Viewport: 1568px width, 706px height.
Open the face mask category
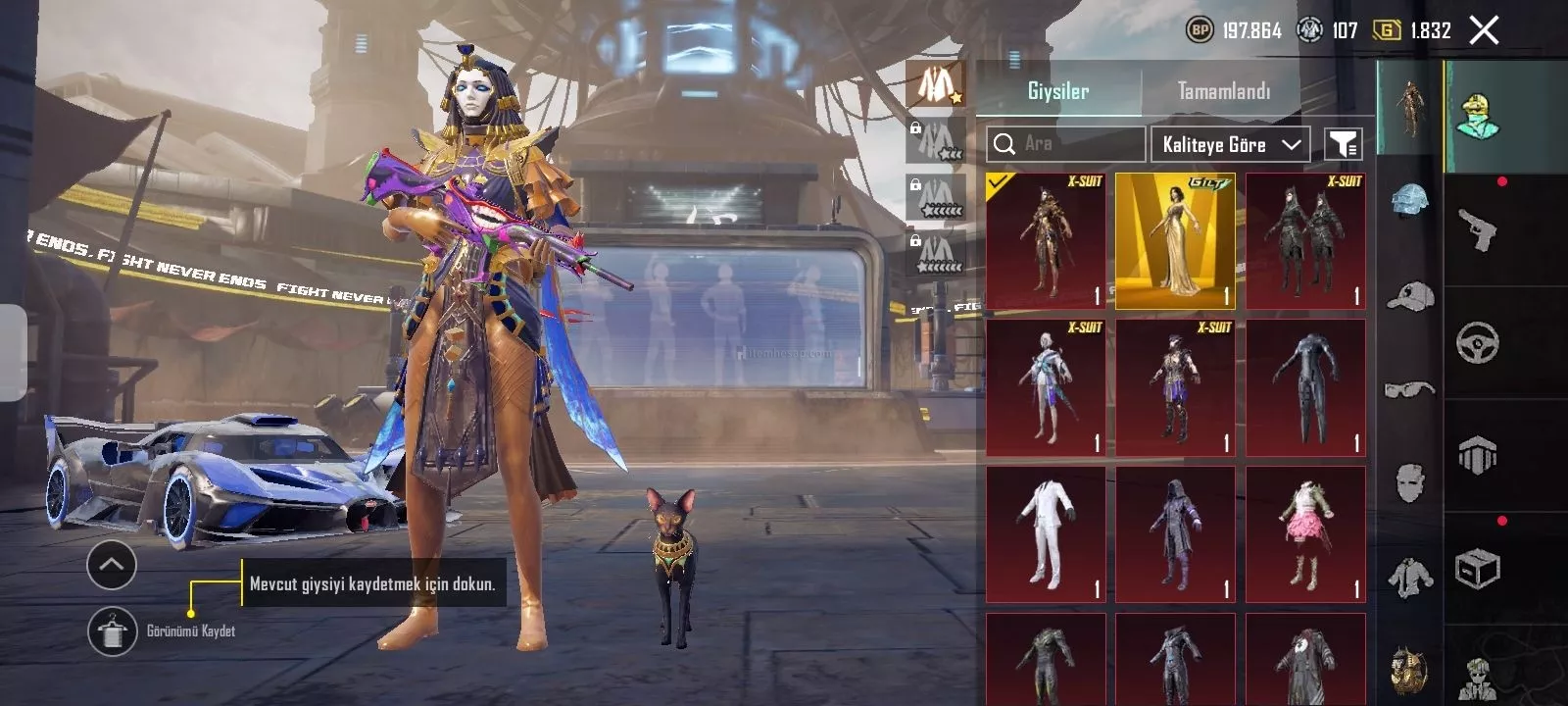click(1409, 482)
